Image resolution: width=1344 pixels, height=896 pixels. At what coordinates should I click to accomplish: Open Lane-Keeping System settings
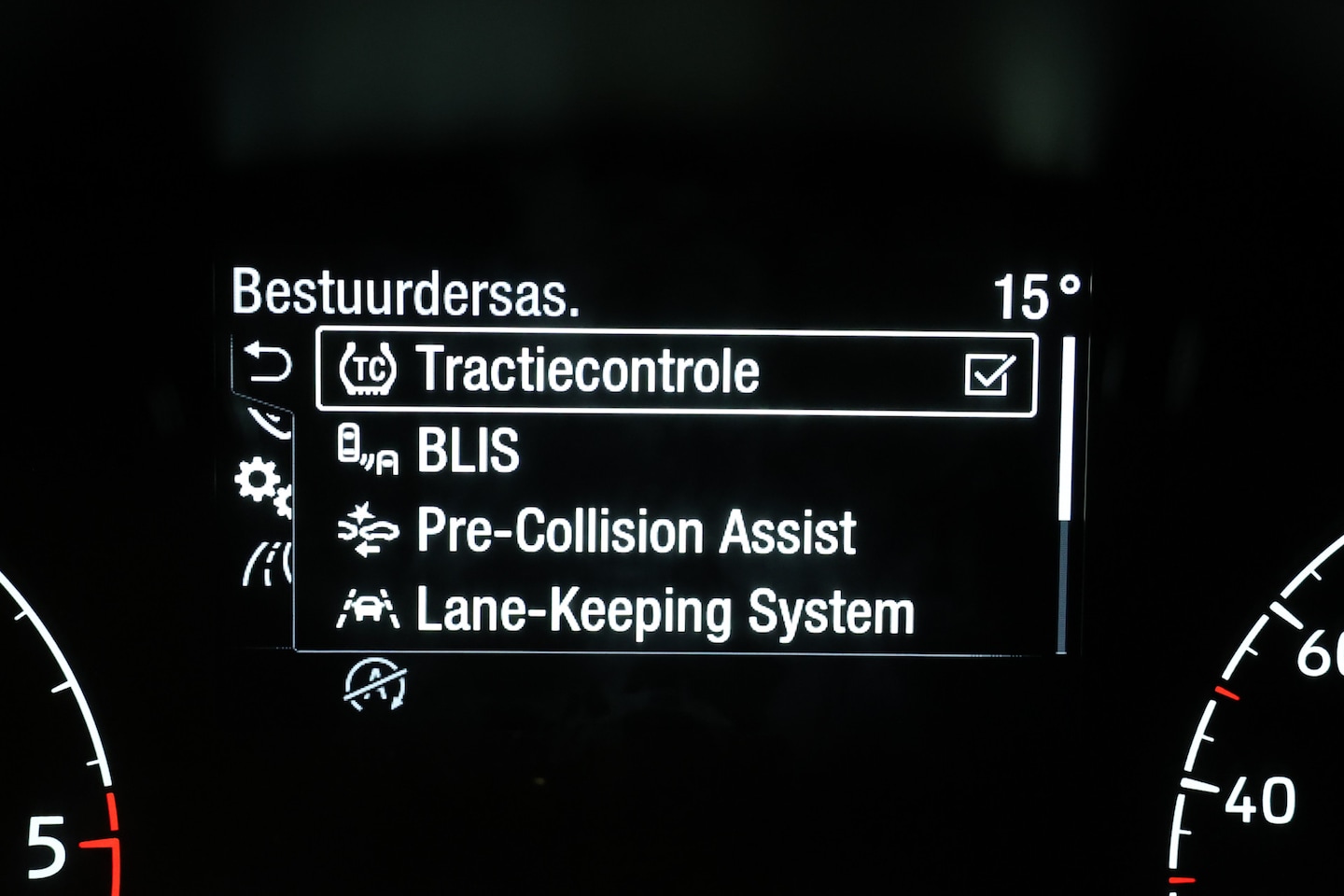[664, 612]
